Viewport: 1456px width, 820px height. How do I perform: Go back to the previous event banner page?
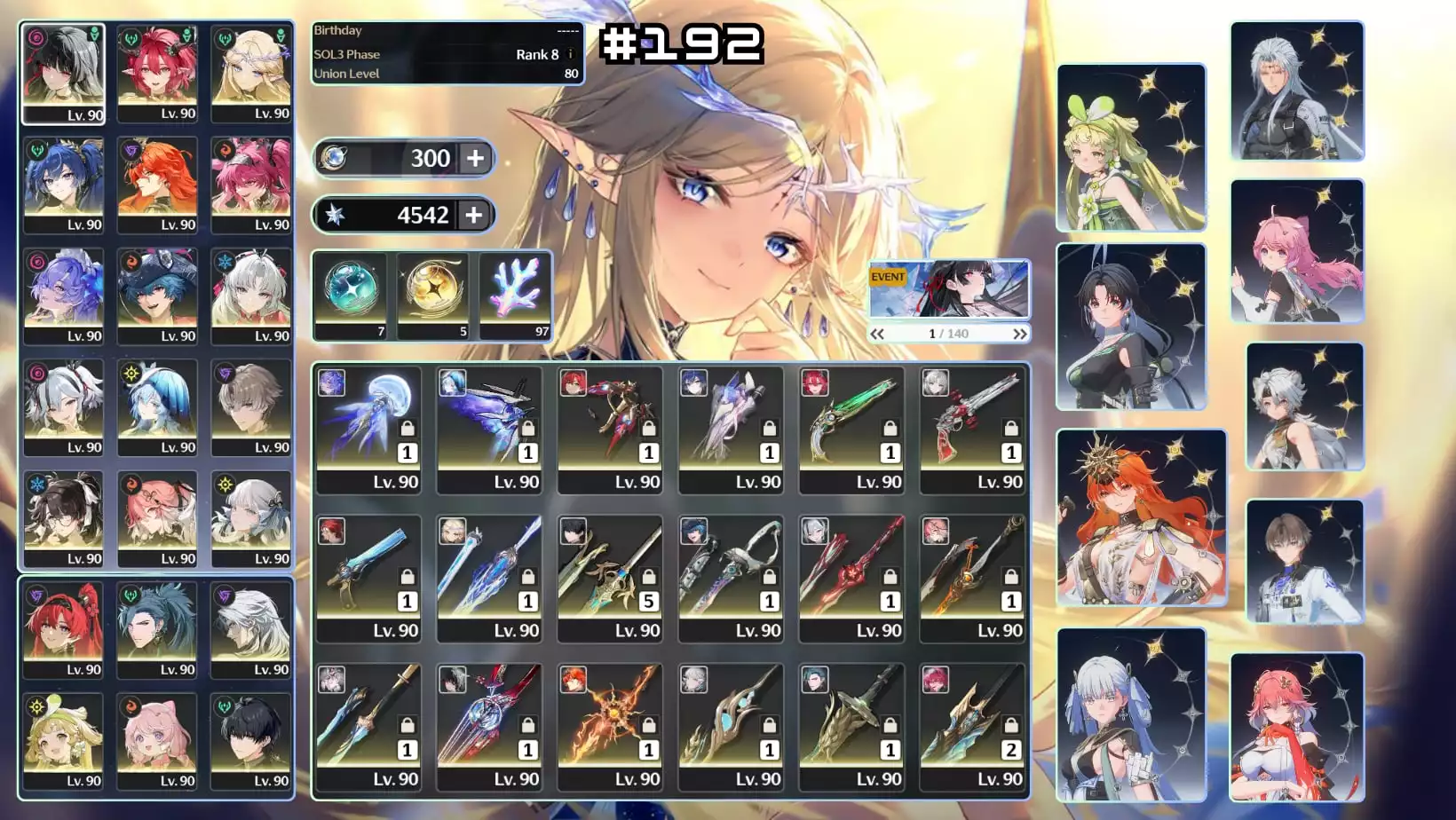click(877, 334)
